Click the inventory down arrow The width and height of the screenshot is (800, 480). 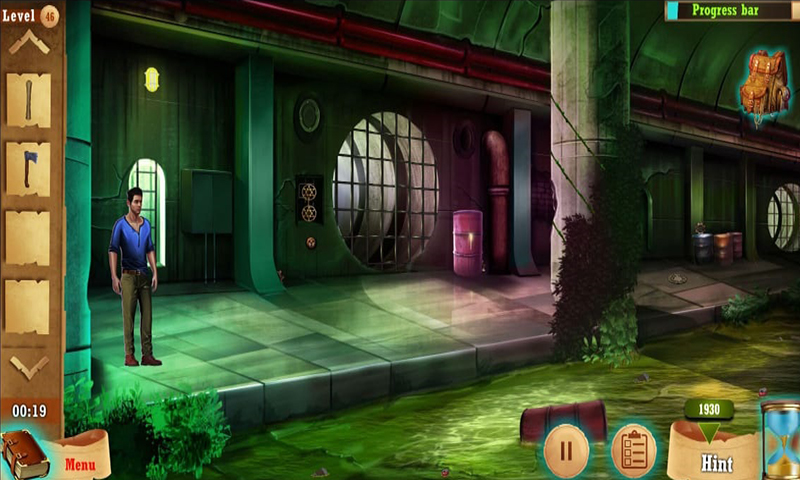(x=28, y=366)
